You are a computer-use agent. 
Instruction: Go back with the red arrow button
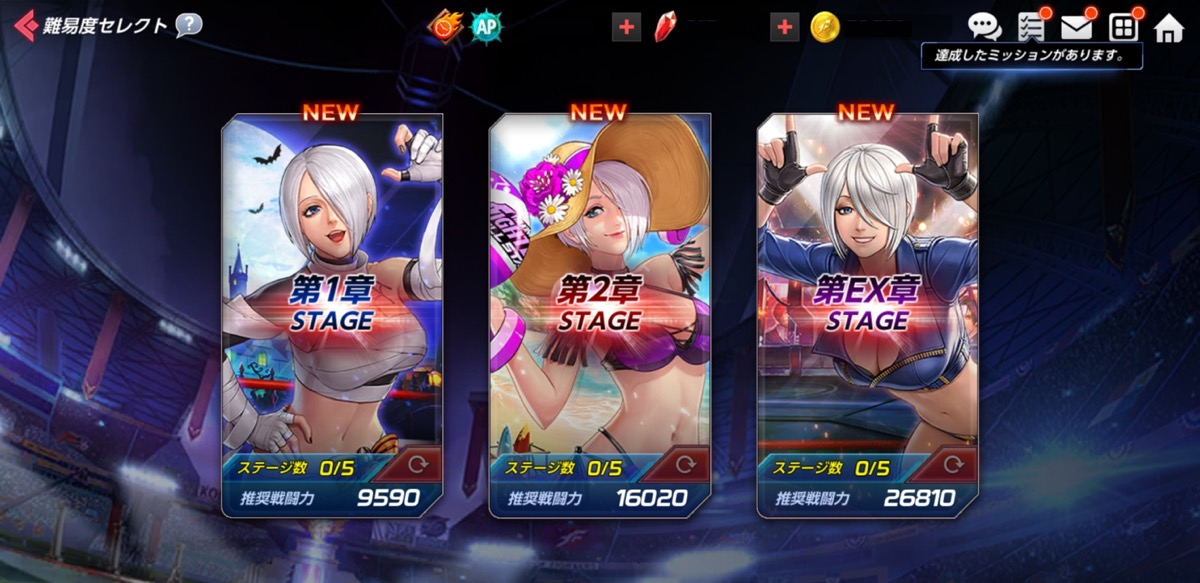click(x=25, y=25)
